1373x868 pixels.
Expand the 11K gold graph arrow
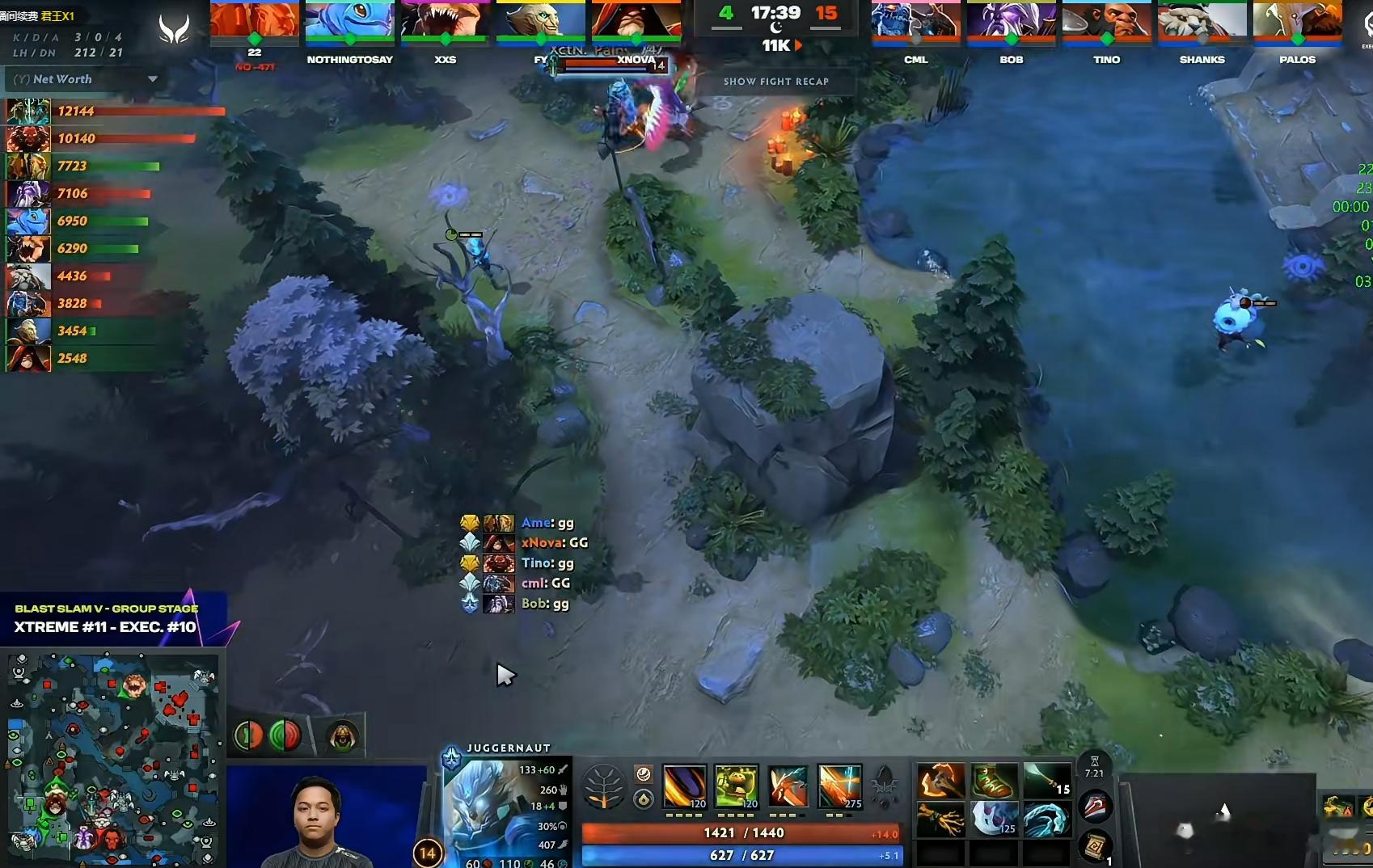799,46
